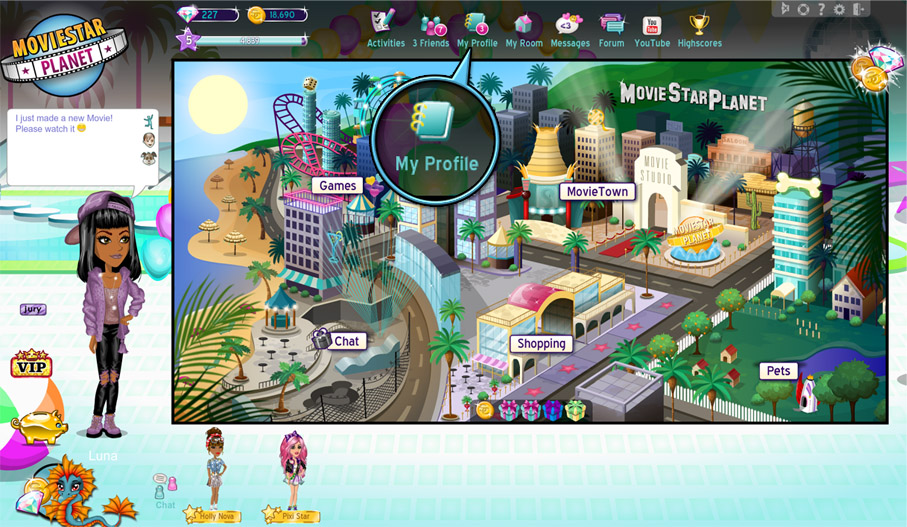Open the Shopping district
This screenshot has height=527, width=907.
coord(541,343)
